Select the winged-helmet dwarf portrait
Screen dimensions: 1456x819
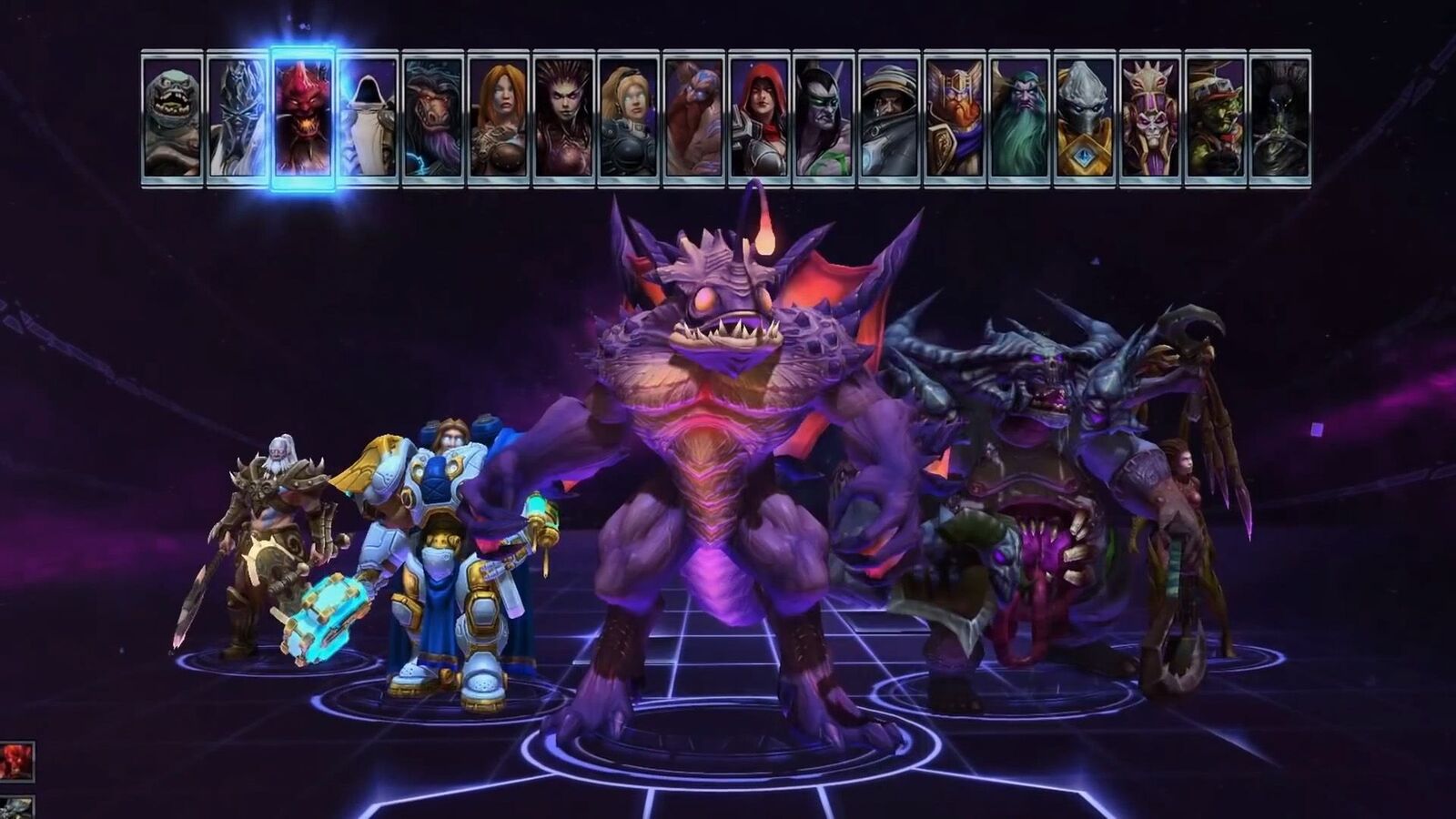coord(955,118)
